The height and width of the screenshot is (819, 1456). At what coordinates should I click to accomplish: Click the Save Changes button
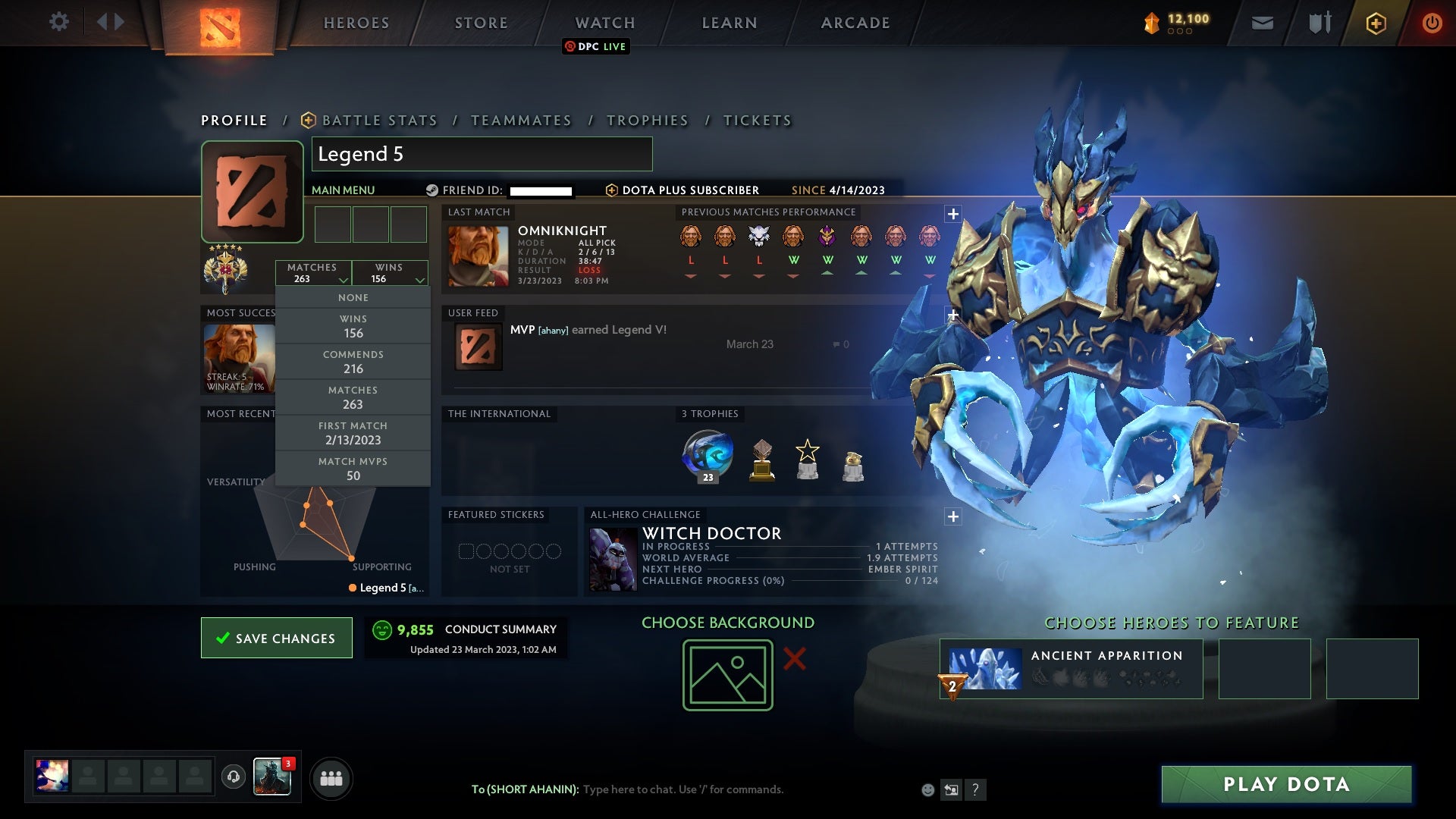pyautogui.click(x=276, y=638)
